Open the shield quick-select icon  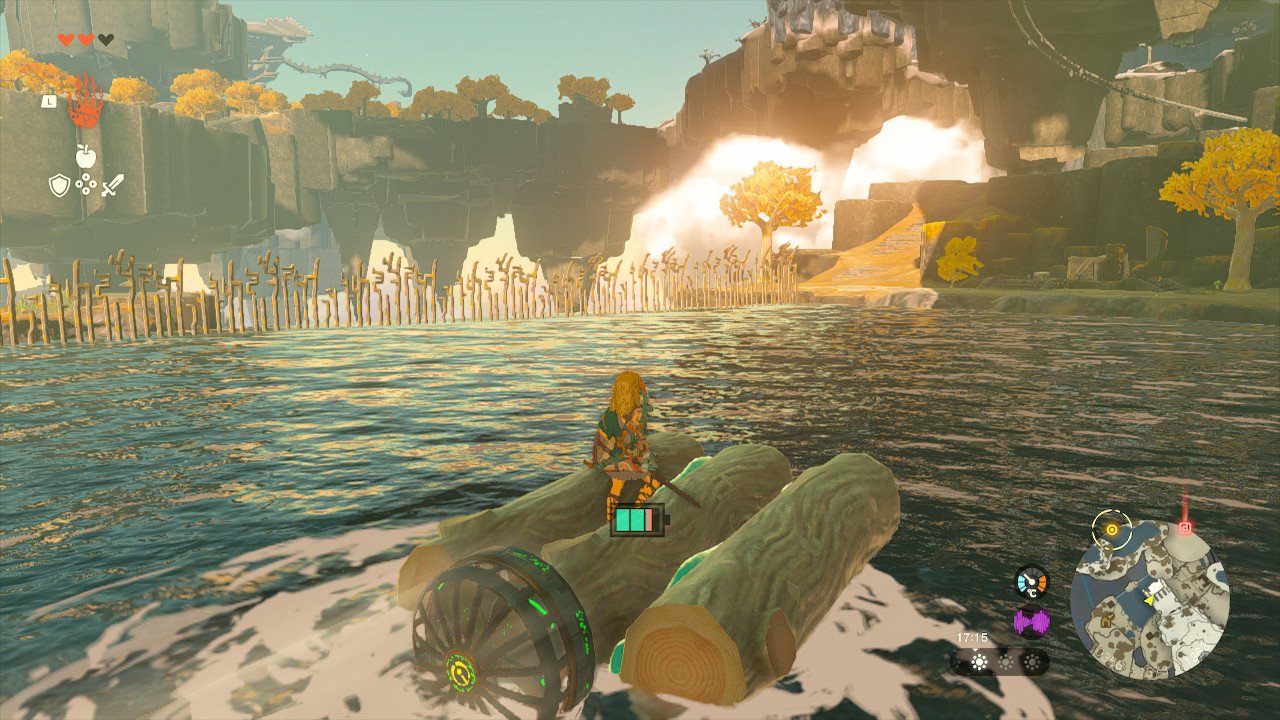pos(59,185)
